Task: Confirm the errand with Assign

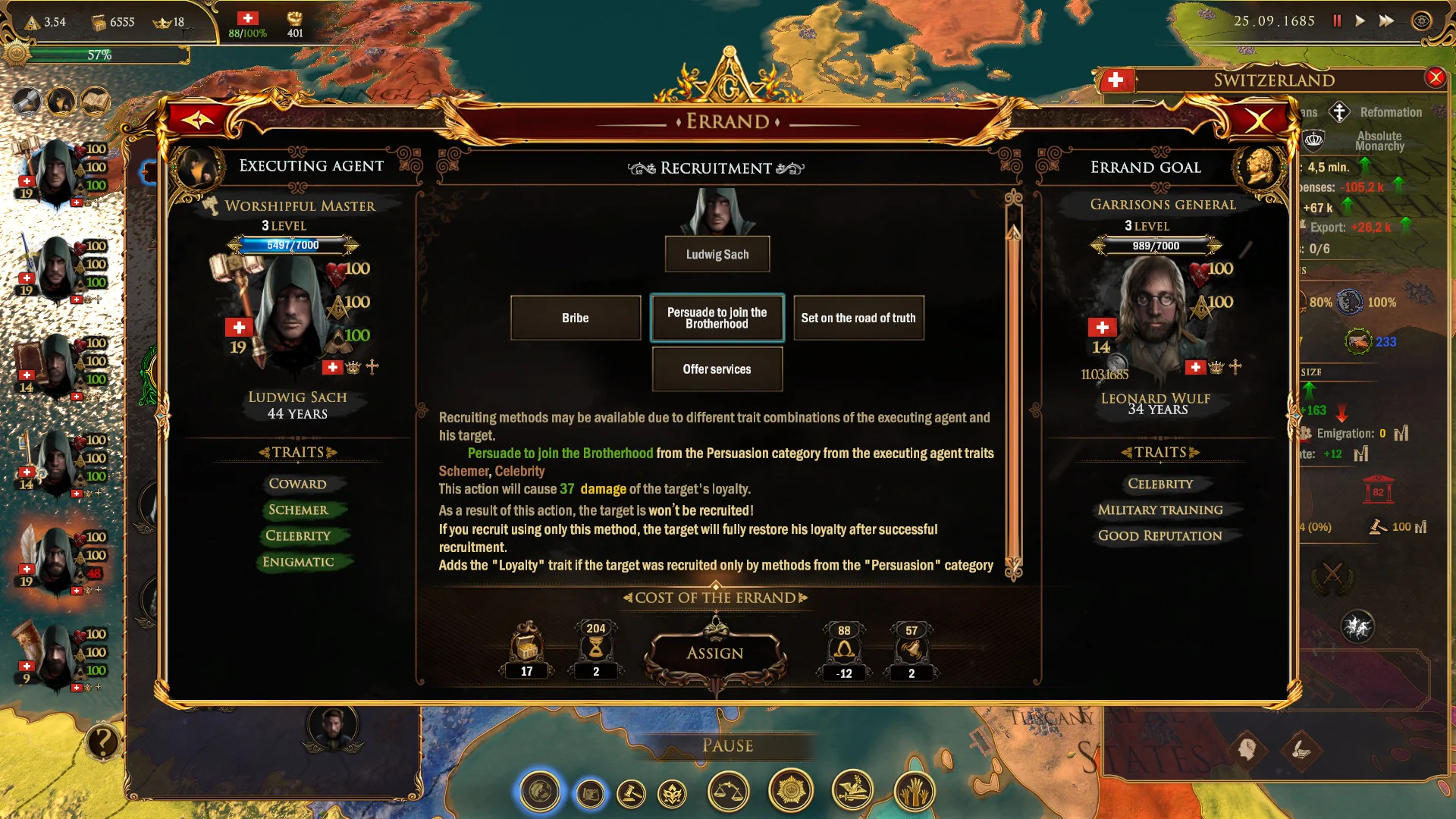Action: point(715,654)
